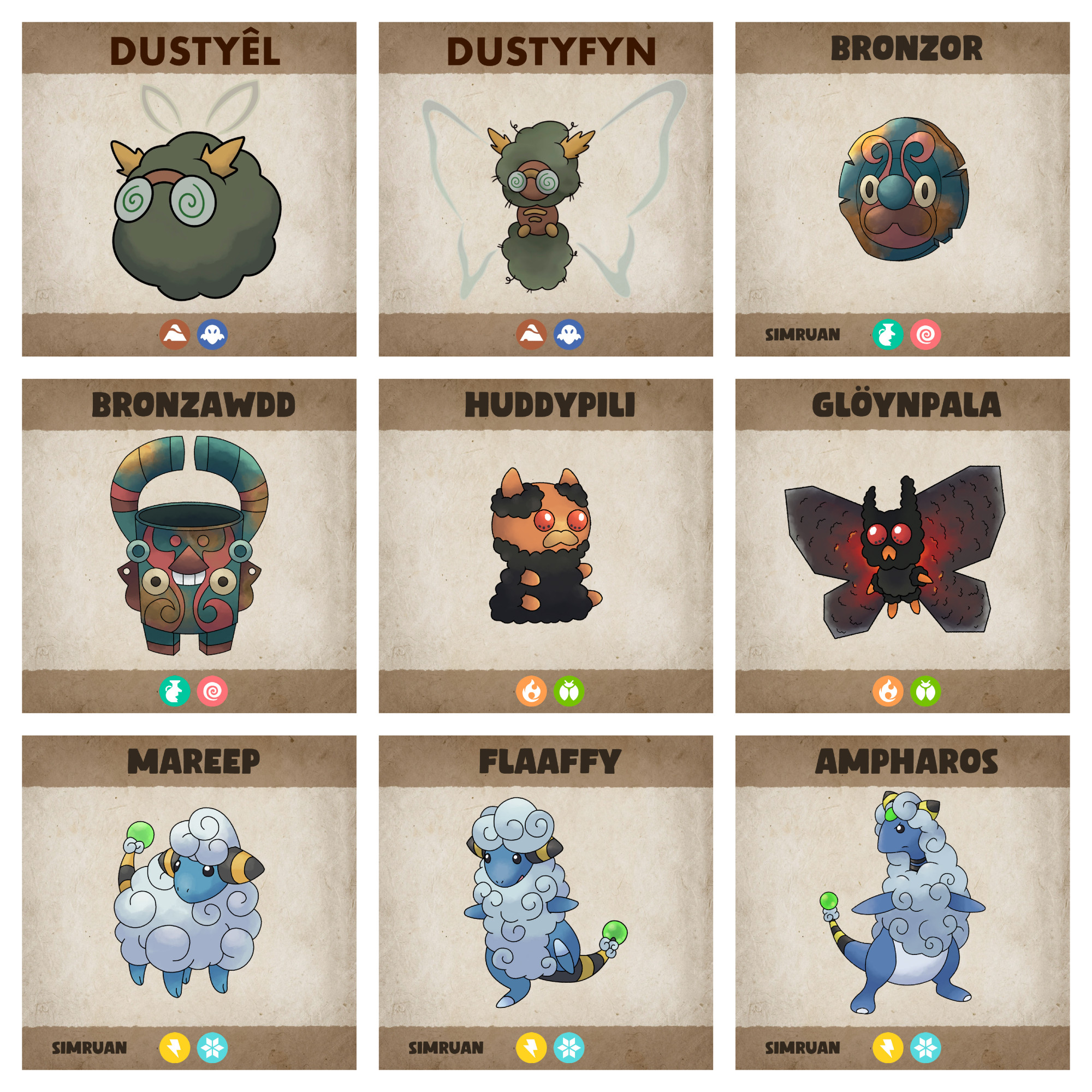Pick the Huddypili caterpillar card
Image resolution: width=1092 pixels, height=1092 pixels.
[545, 545]
